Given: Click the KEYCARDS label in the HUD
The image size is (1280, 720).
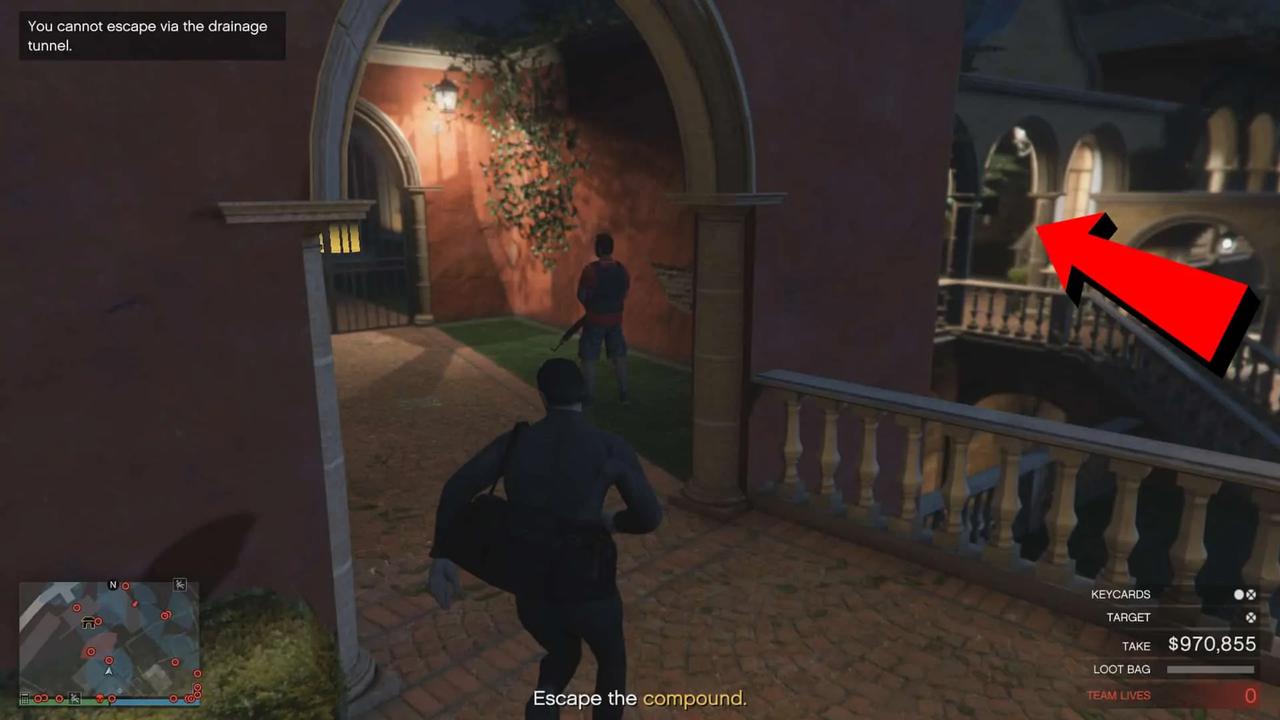Looking at the screenshot, I should [1121, 594].
